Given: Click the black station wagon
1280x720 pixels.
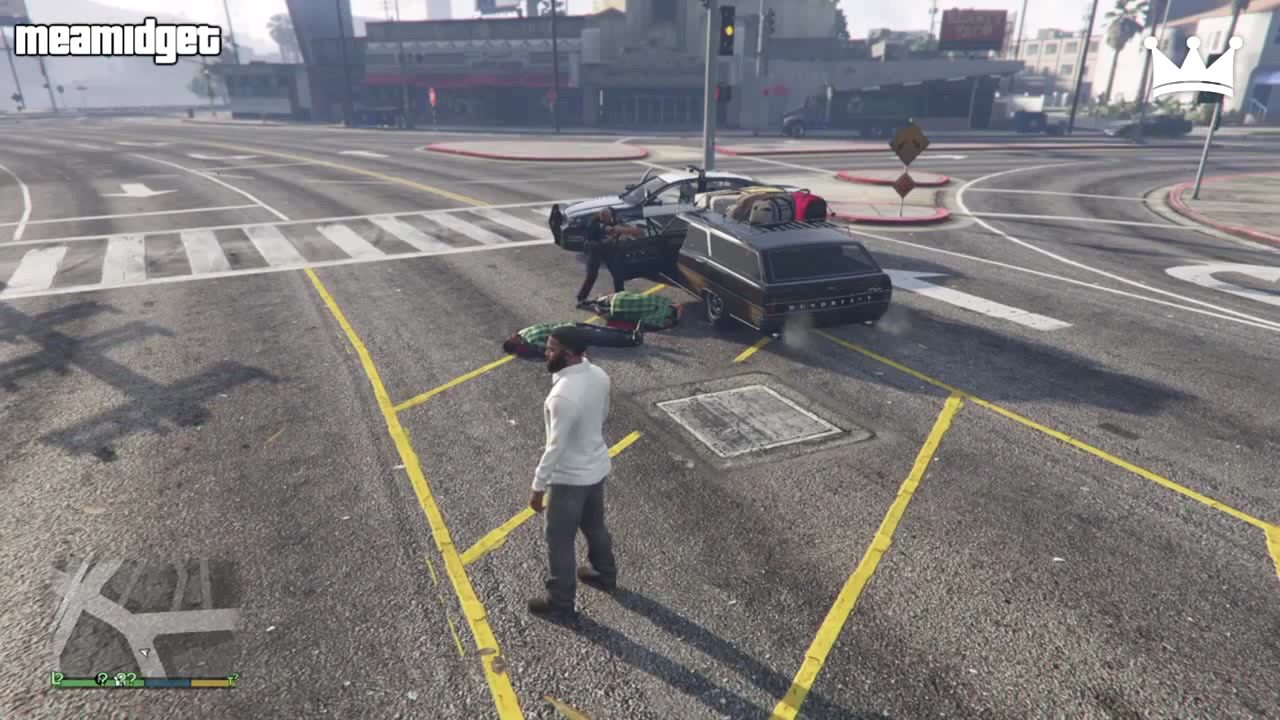Looking at the screenshot, I should [790, 270].
